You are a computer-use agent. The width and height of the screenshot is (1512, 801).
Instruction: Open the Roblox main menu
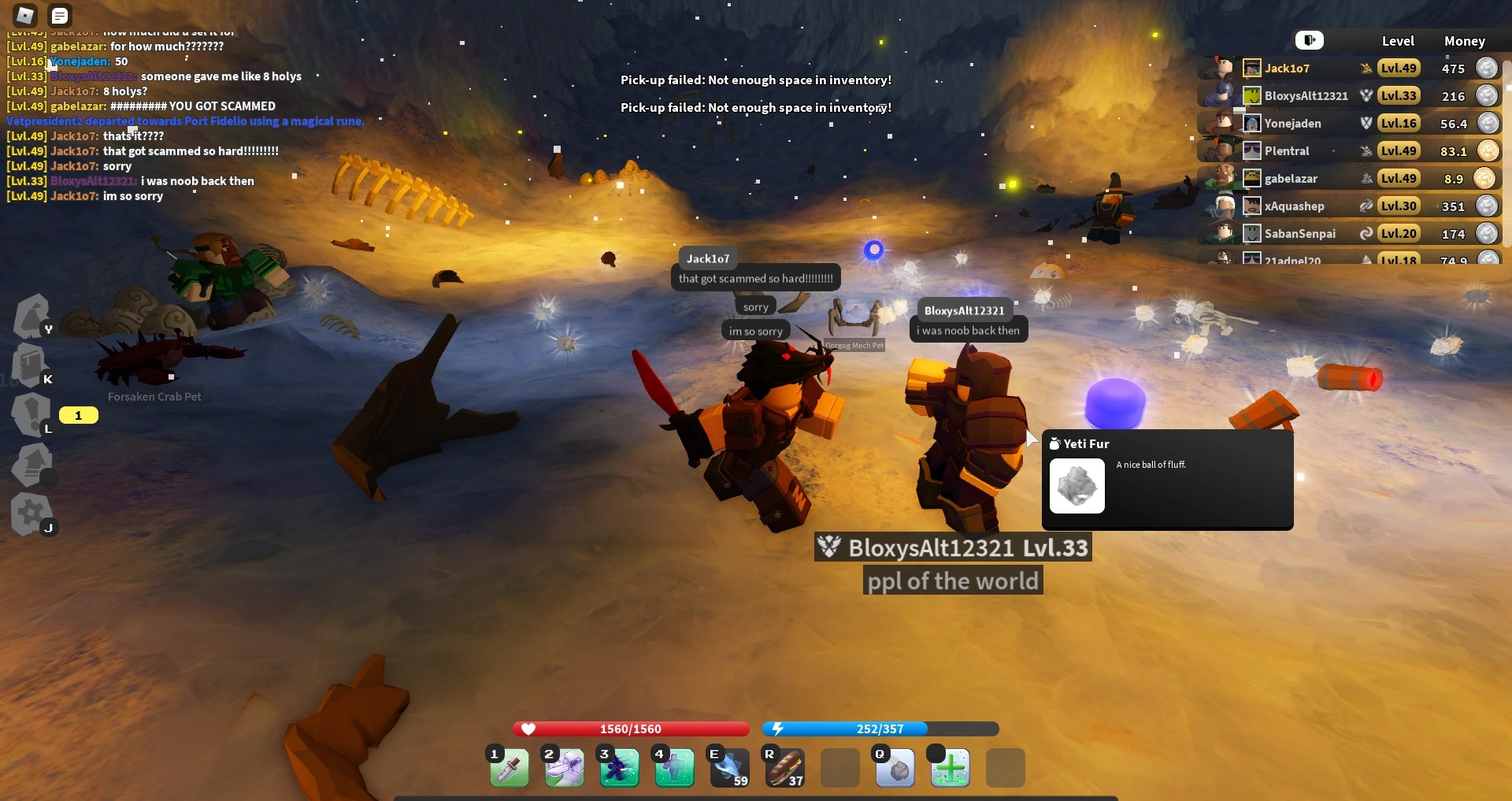25,15
